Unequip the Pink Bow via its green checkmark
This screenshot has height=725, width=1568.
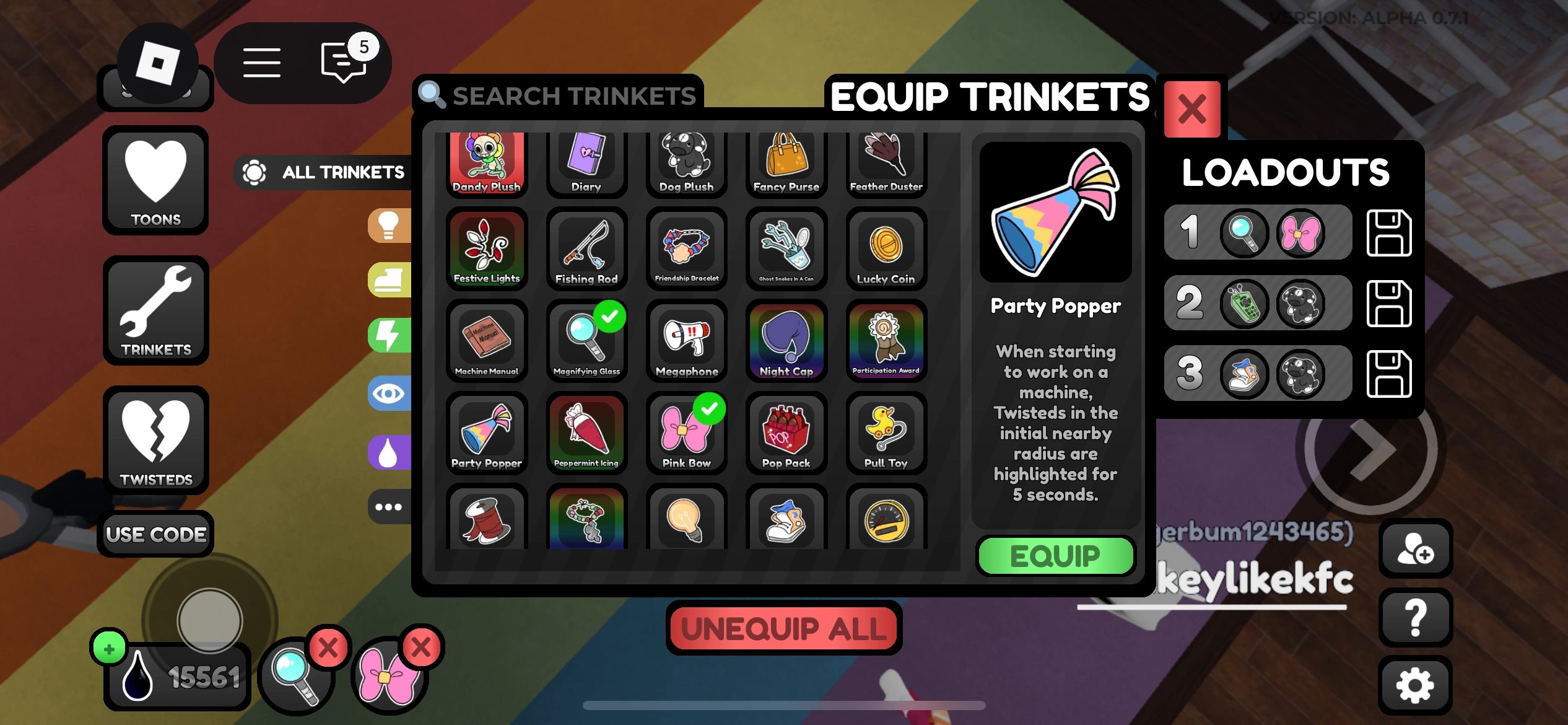[x=708, y=409]
